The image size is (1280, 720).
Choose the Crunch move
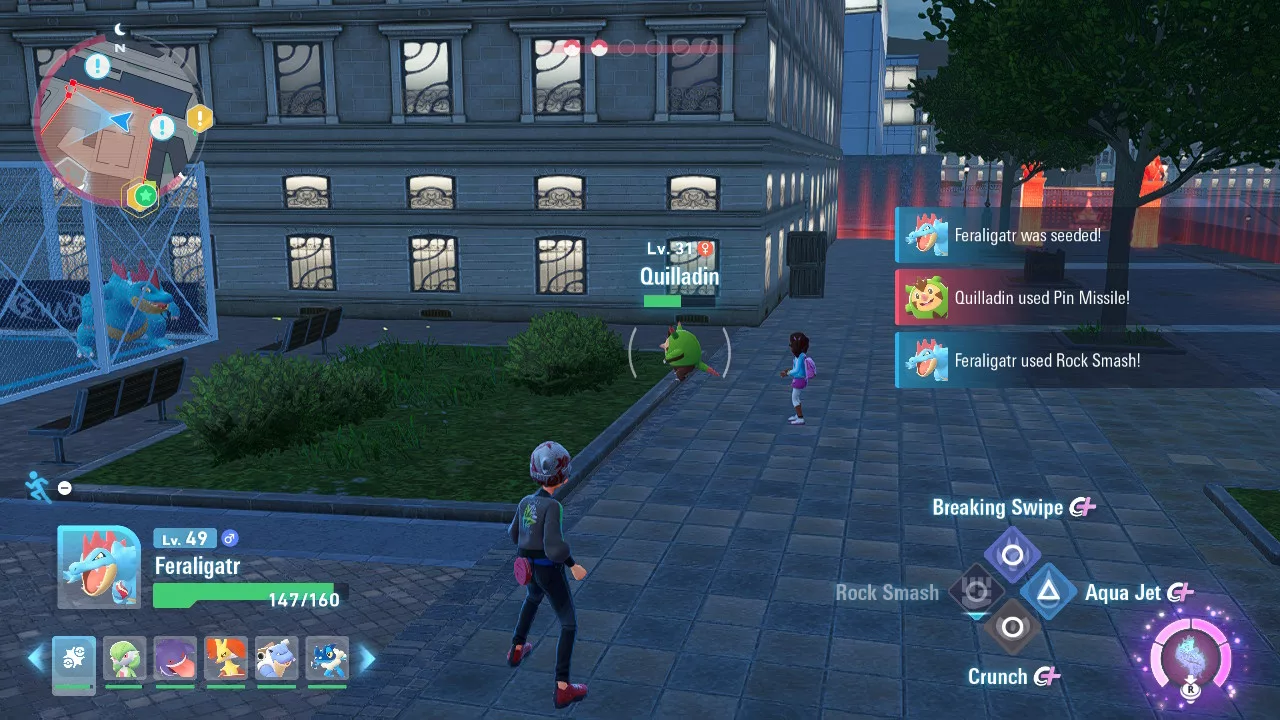point(1012,628)
